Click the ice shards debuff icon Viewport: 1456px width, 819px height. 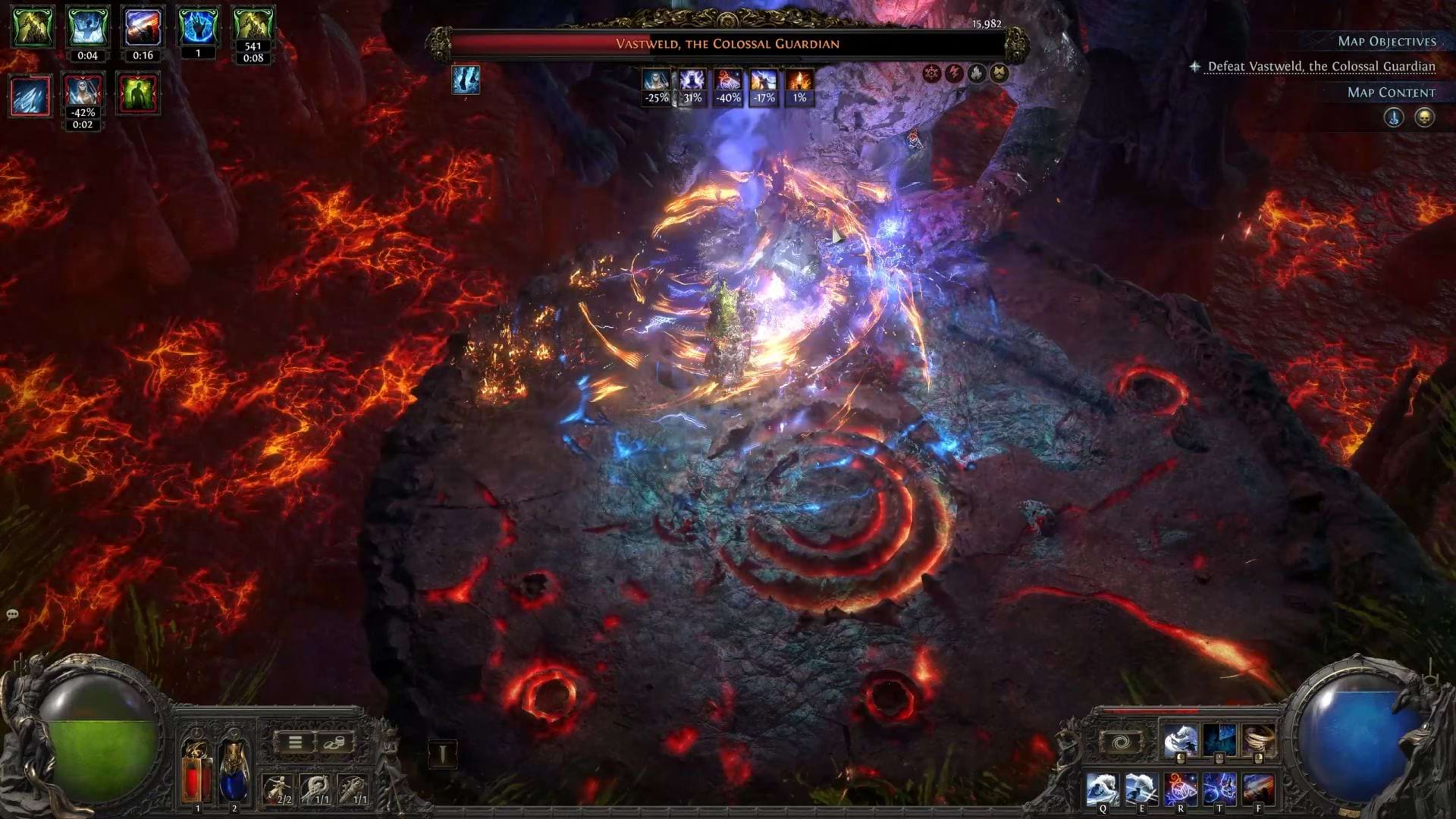coord(30,95)
